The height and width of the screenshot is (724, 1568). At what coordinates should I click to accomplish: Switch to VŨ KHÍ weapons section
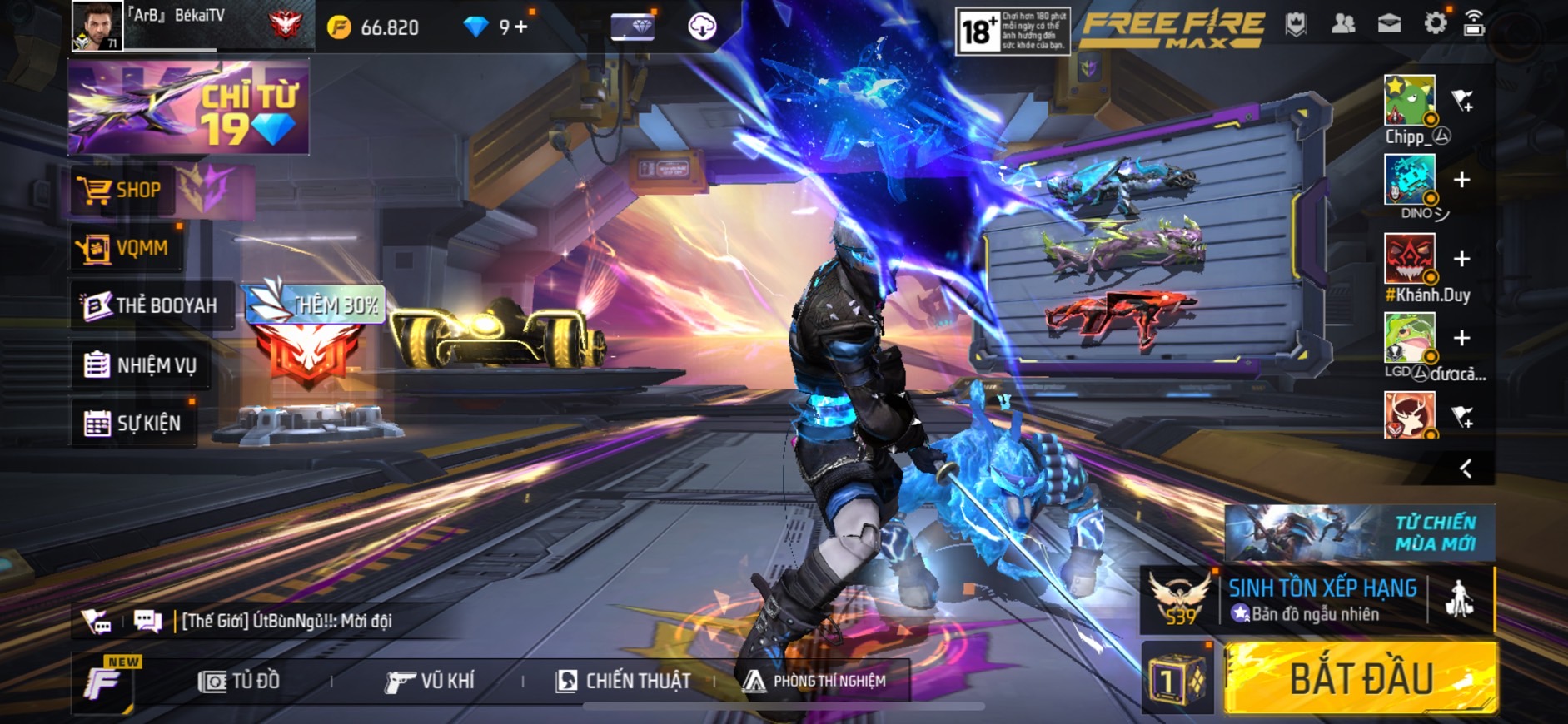click(430, 682)
